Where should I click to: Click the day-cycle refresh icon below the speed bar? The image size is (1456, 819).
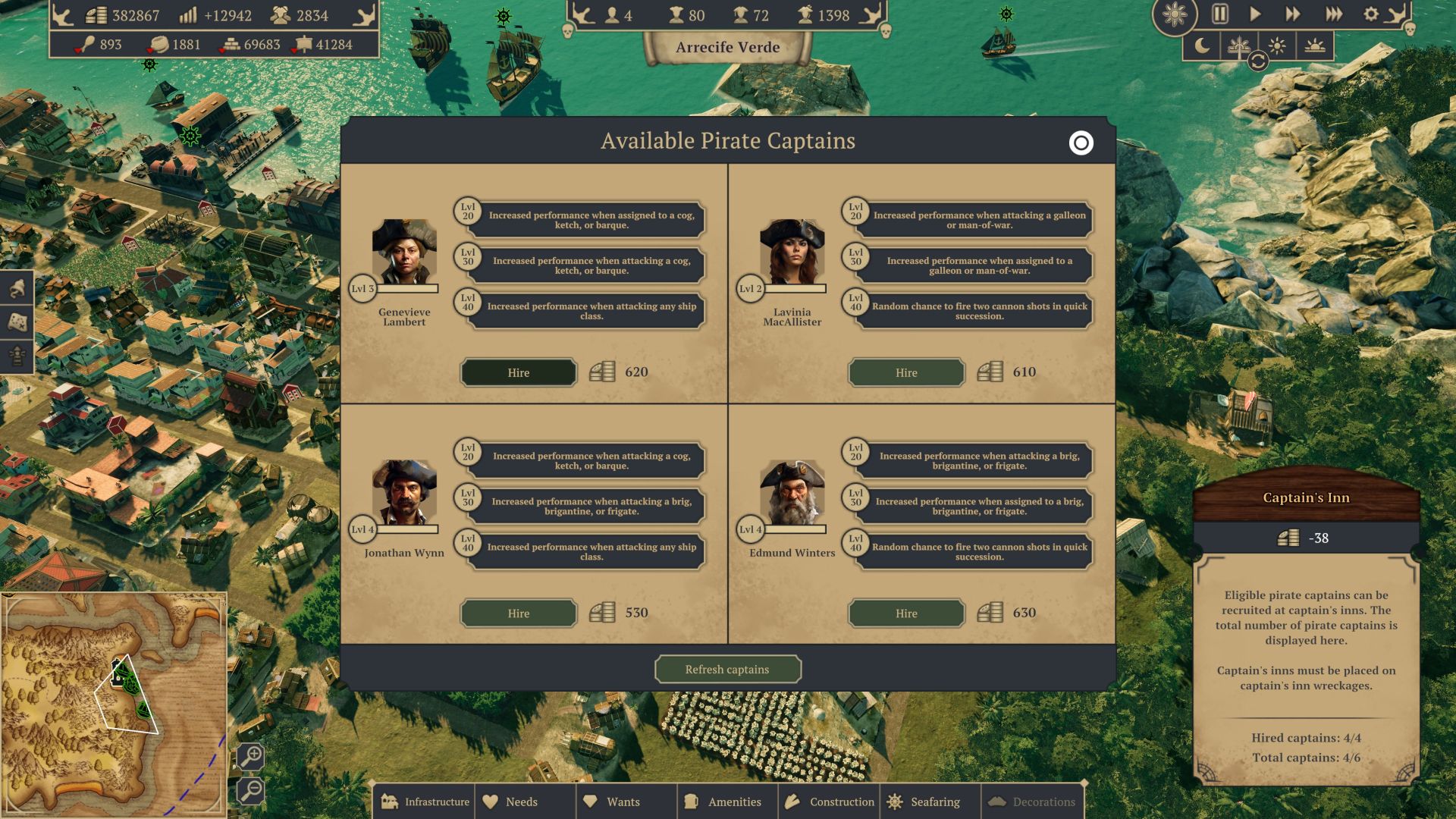[x=1258, y=61]
